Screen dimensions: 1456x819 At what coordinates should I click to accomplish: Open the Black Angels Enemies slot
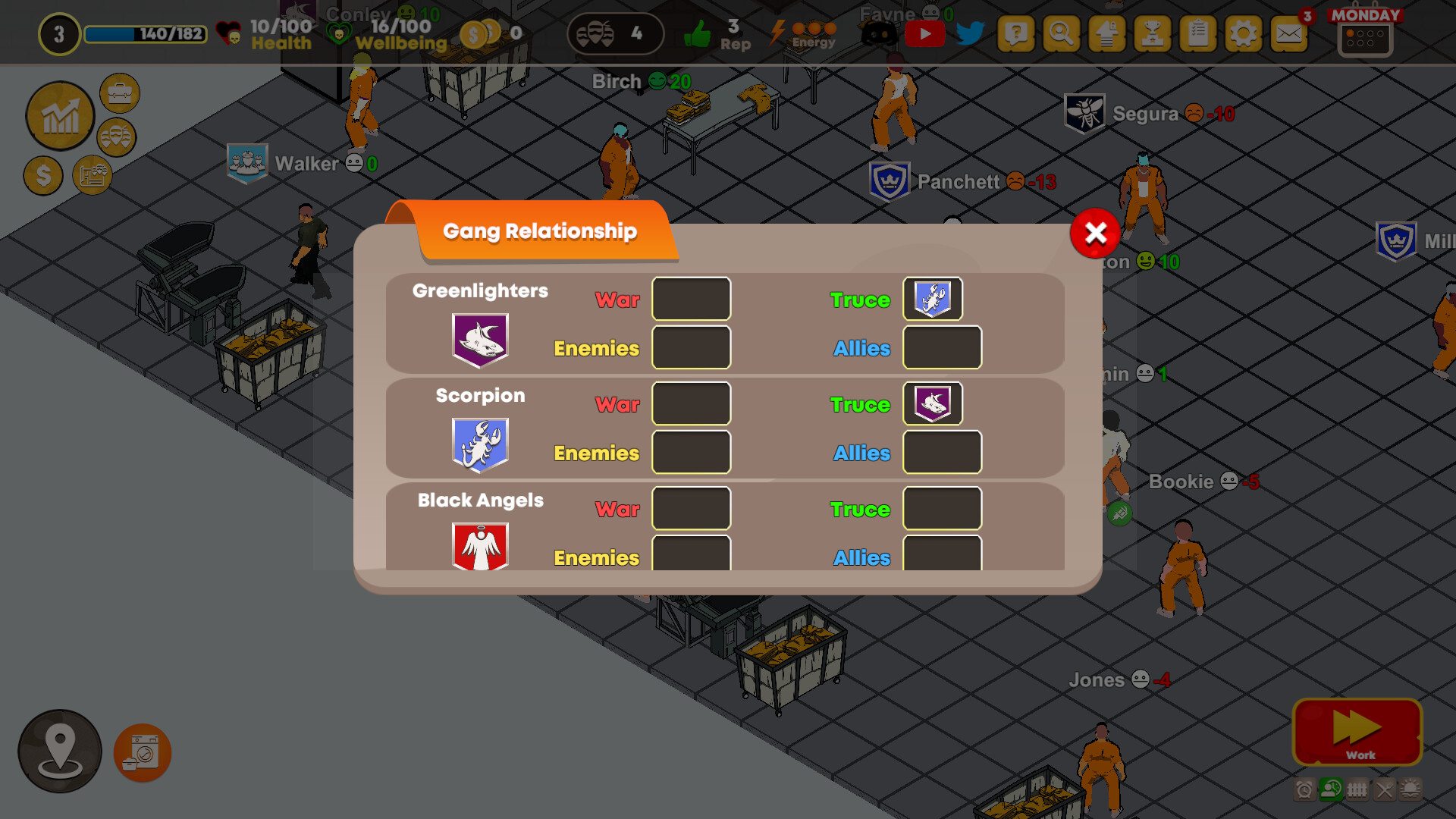pyautogui.click(x=691, y=556)
